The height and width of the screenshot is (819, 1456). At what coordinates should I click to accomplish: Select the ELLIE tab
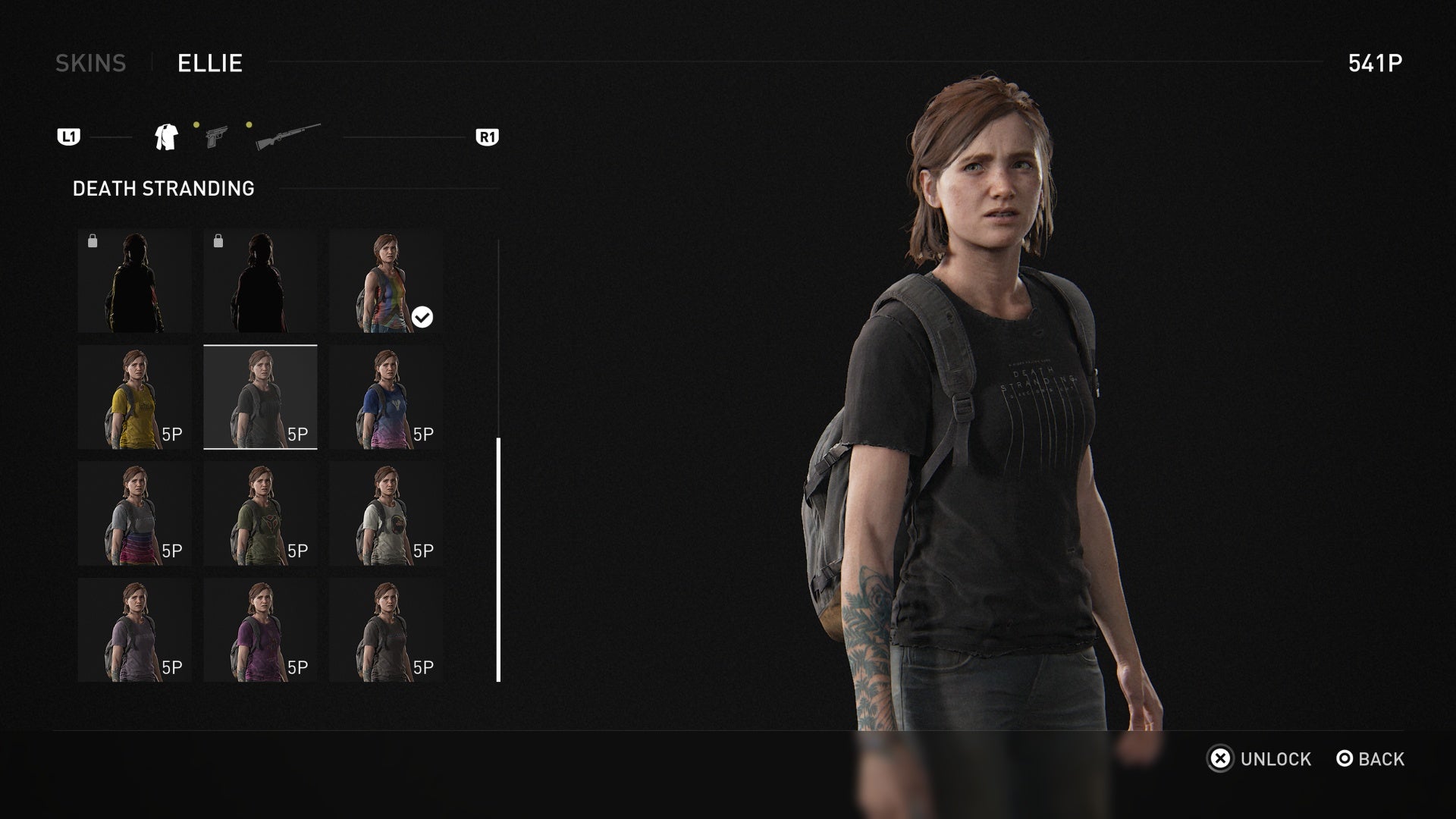point(209,63)
